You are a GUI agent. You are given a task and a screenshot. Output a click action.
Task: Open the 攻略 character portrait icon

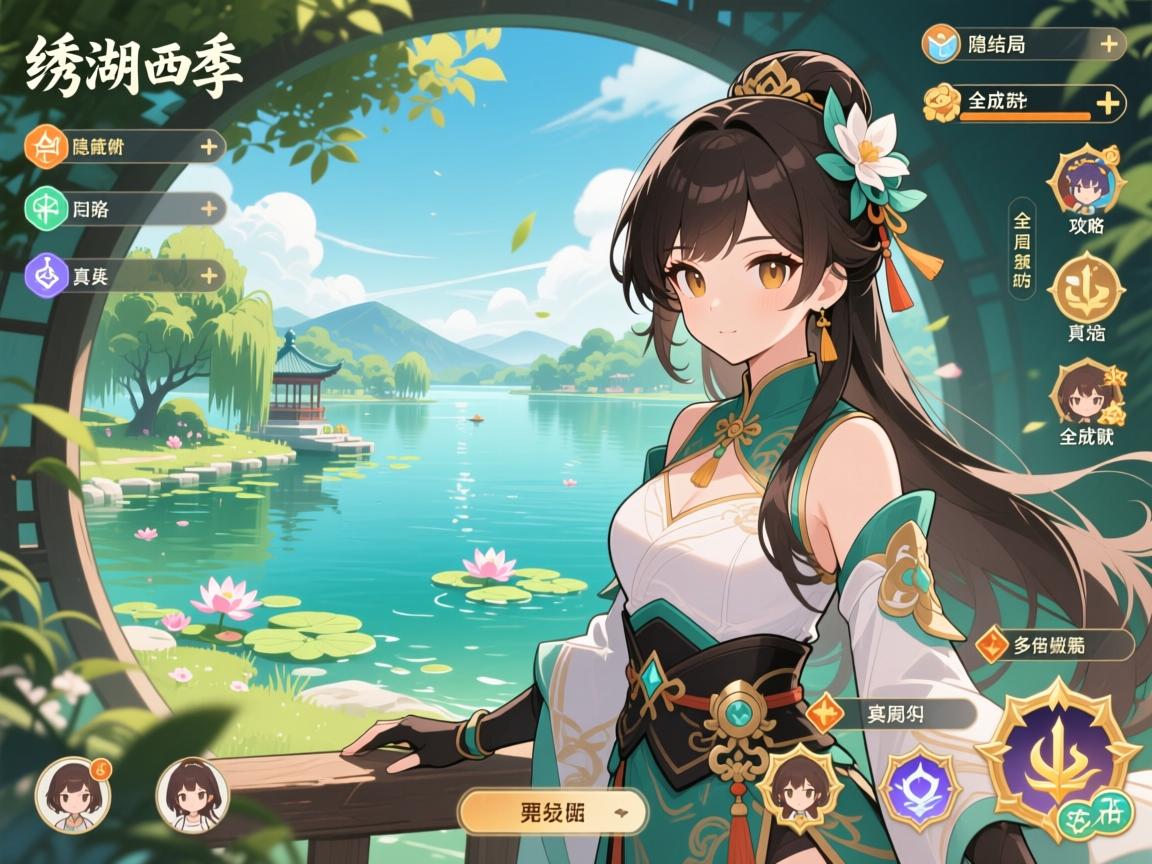[x=1085, y=185]
